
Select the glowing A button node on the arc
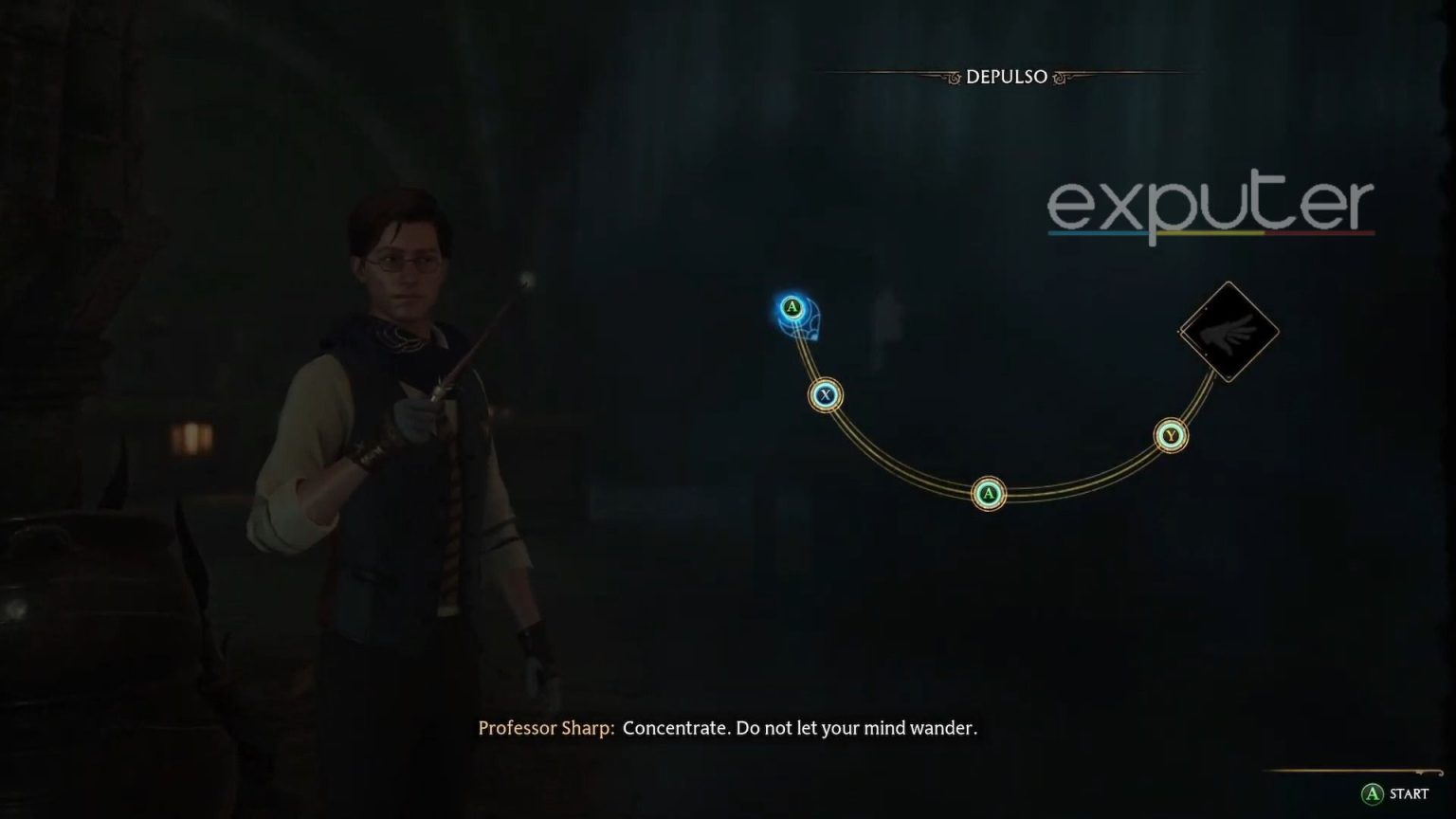pyautogui.click(x=792, y=306)
